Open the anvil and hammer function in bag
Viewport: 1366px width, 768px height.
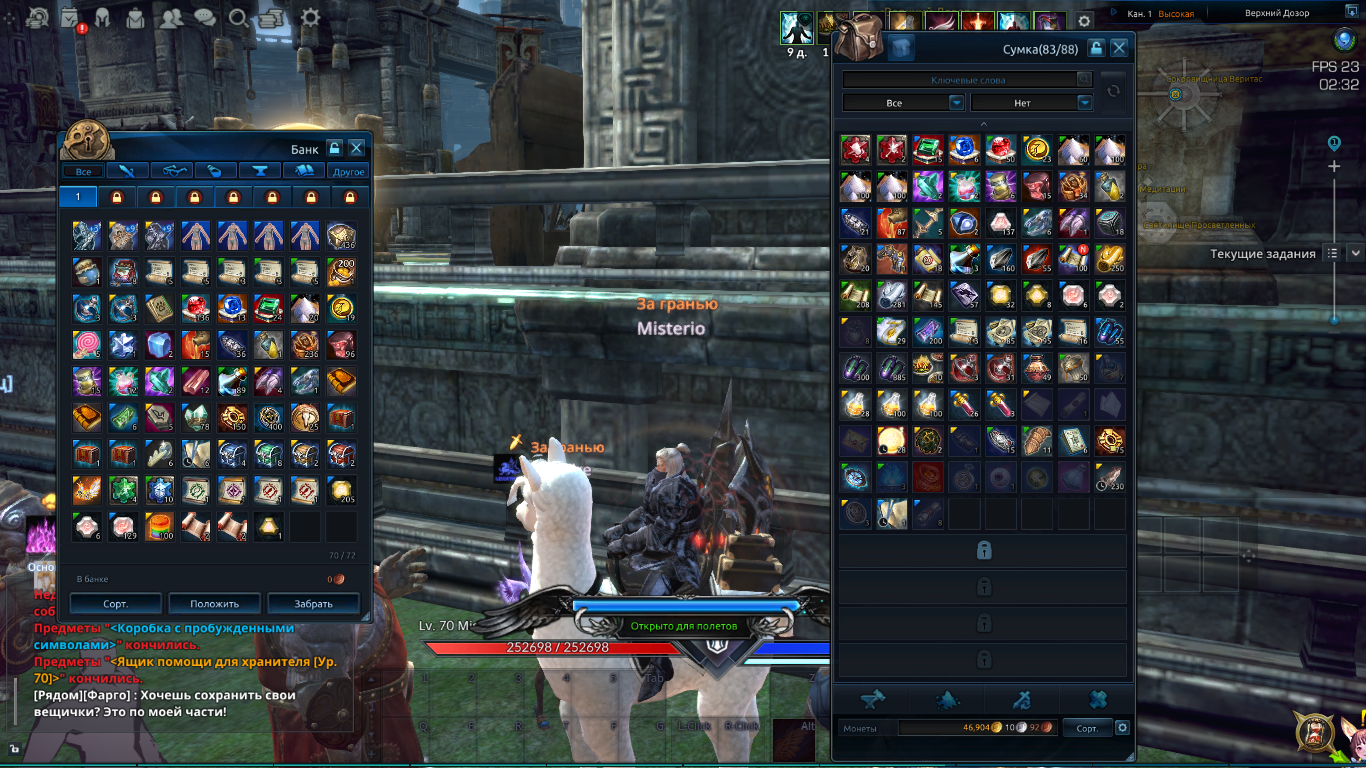click(x=873, y=699)
